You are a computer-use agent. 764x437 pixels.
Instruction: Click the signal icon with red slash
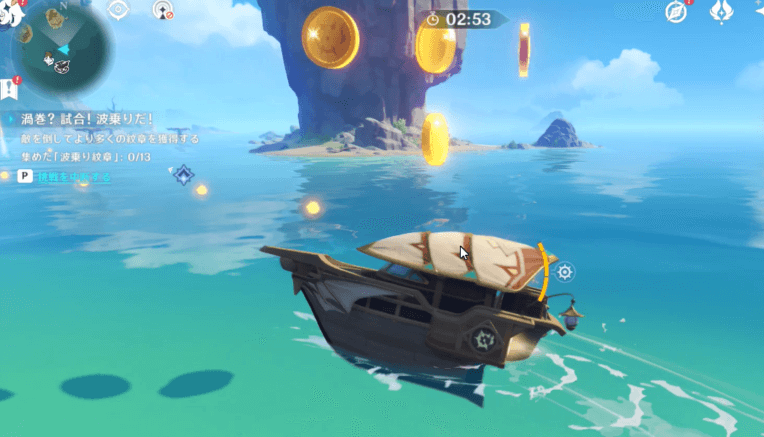[x=163, y=10]
